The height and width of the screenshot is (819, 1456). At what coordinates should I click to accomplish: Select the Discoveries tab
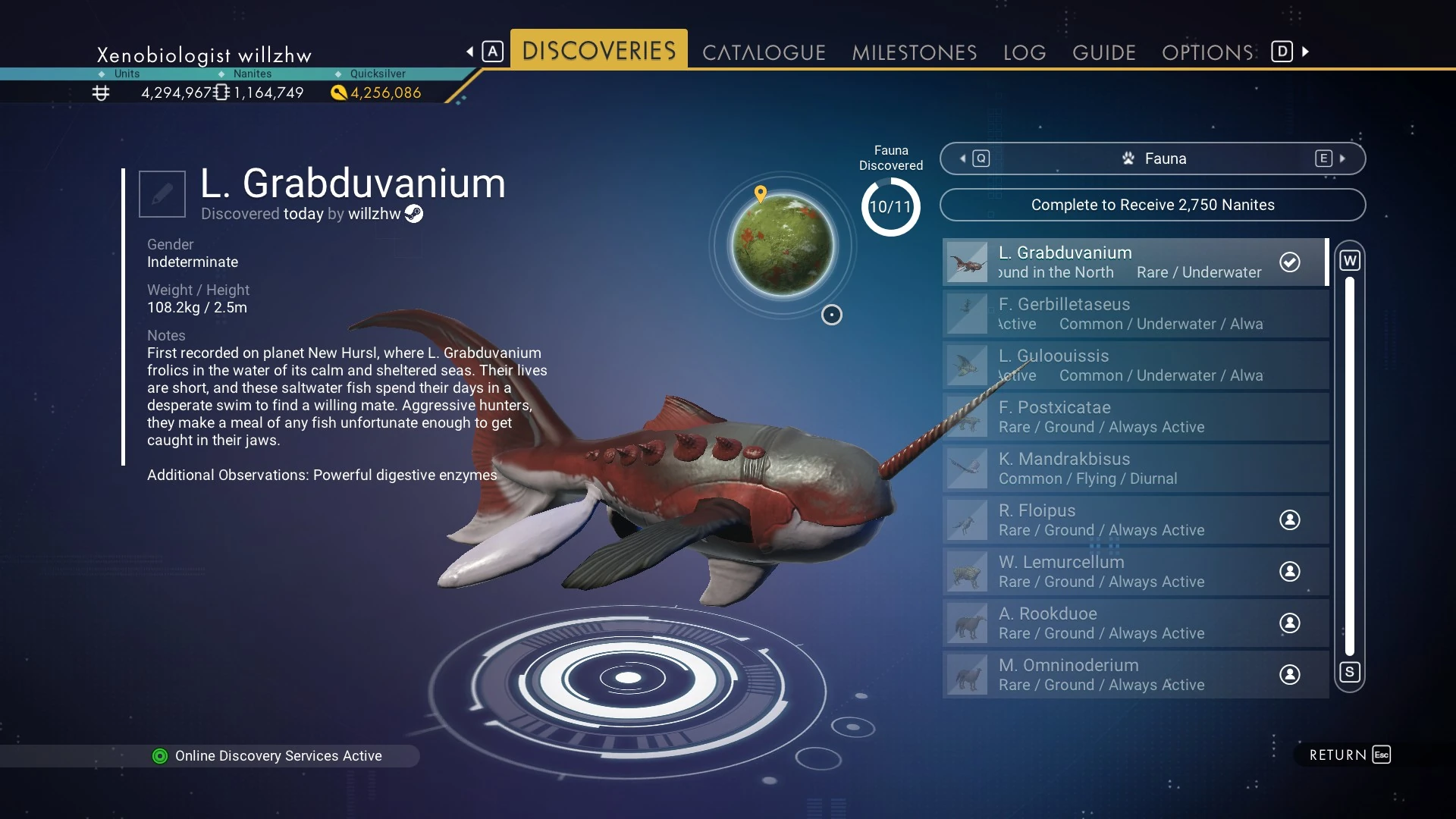(x=598, y=51)
